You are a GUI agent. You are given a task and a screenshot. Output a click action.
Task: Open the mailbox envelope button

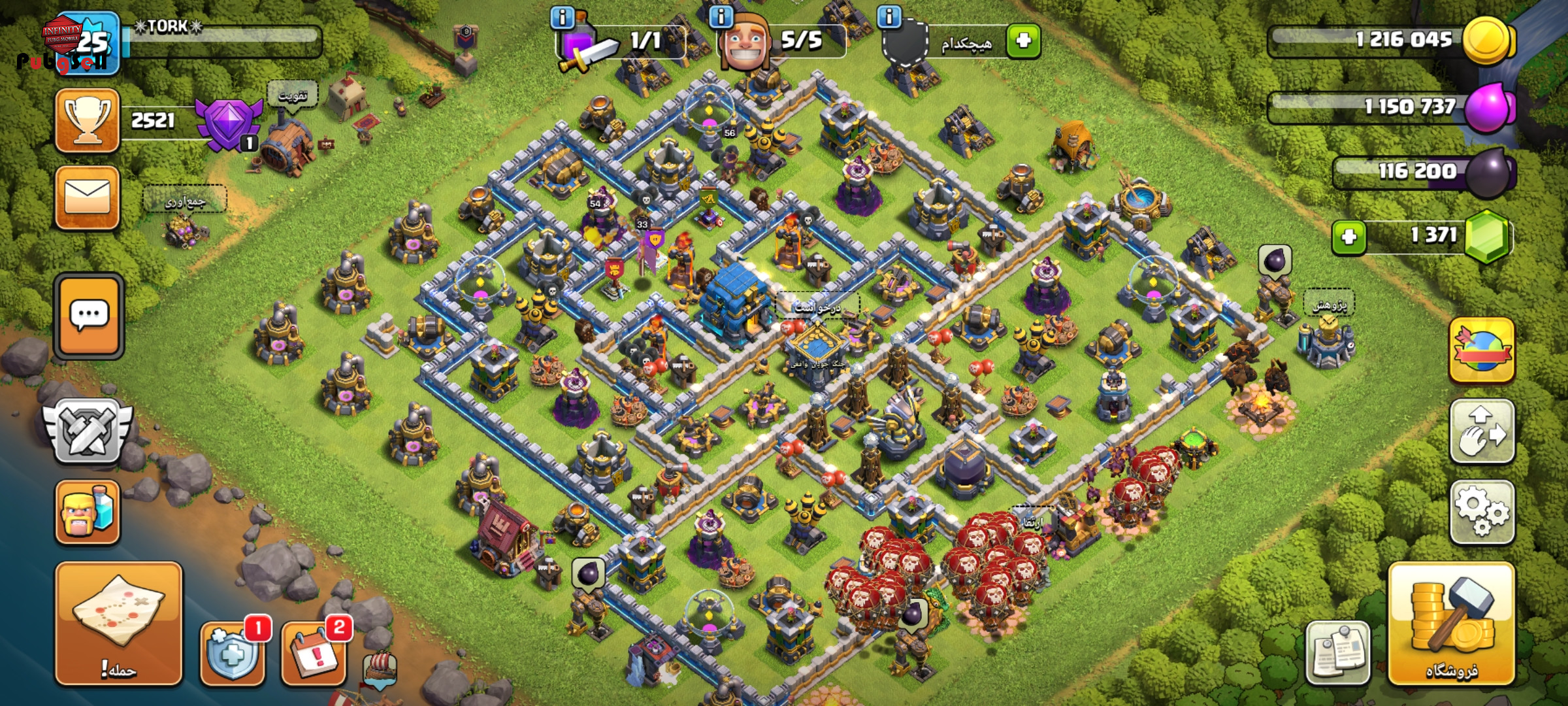coord(88,197)
